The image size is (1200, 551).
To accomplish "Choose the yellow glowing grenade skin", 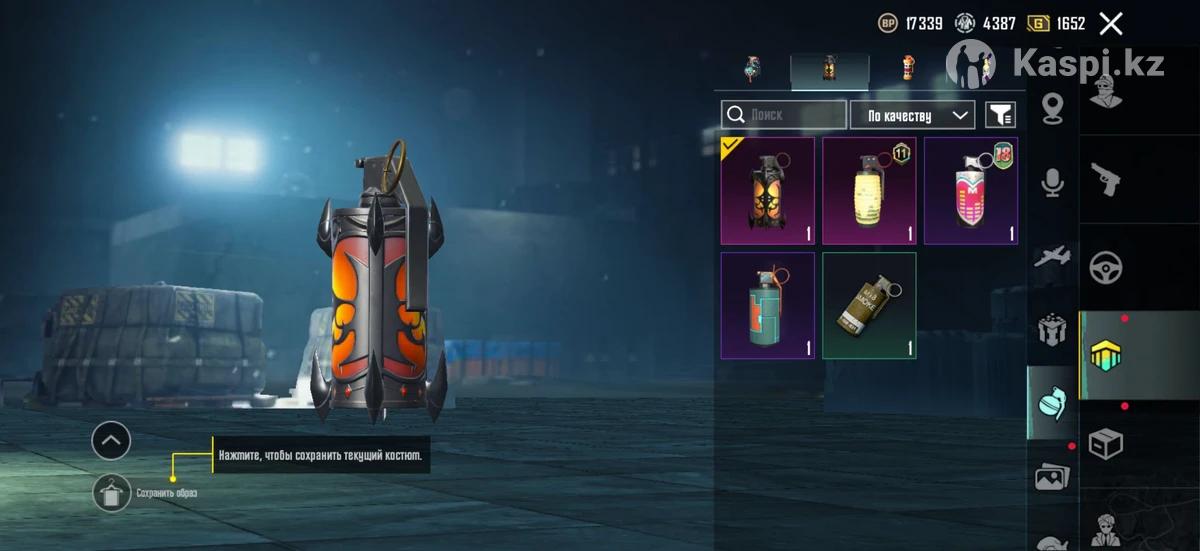I will [869, 191].
